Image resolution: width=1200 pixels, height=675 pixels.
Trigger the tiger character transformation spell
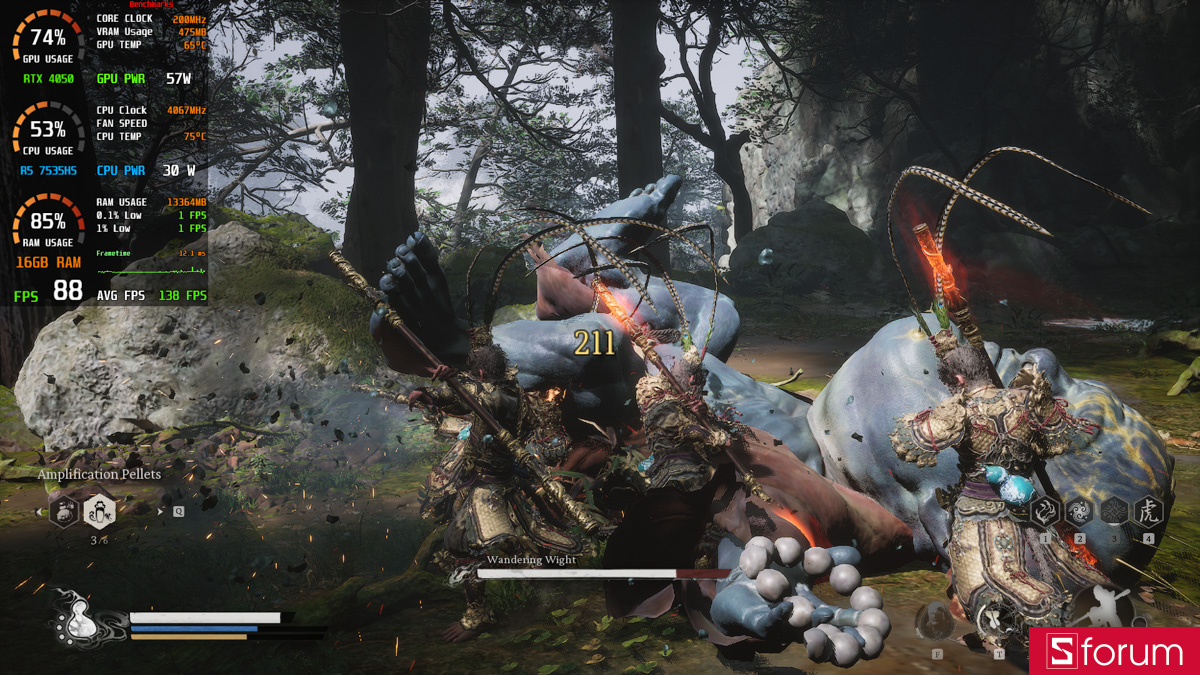click(1147, 512)
